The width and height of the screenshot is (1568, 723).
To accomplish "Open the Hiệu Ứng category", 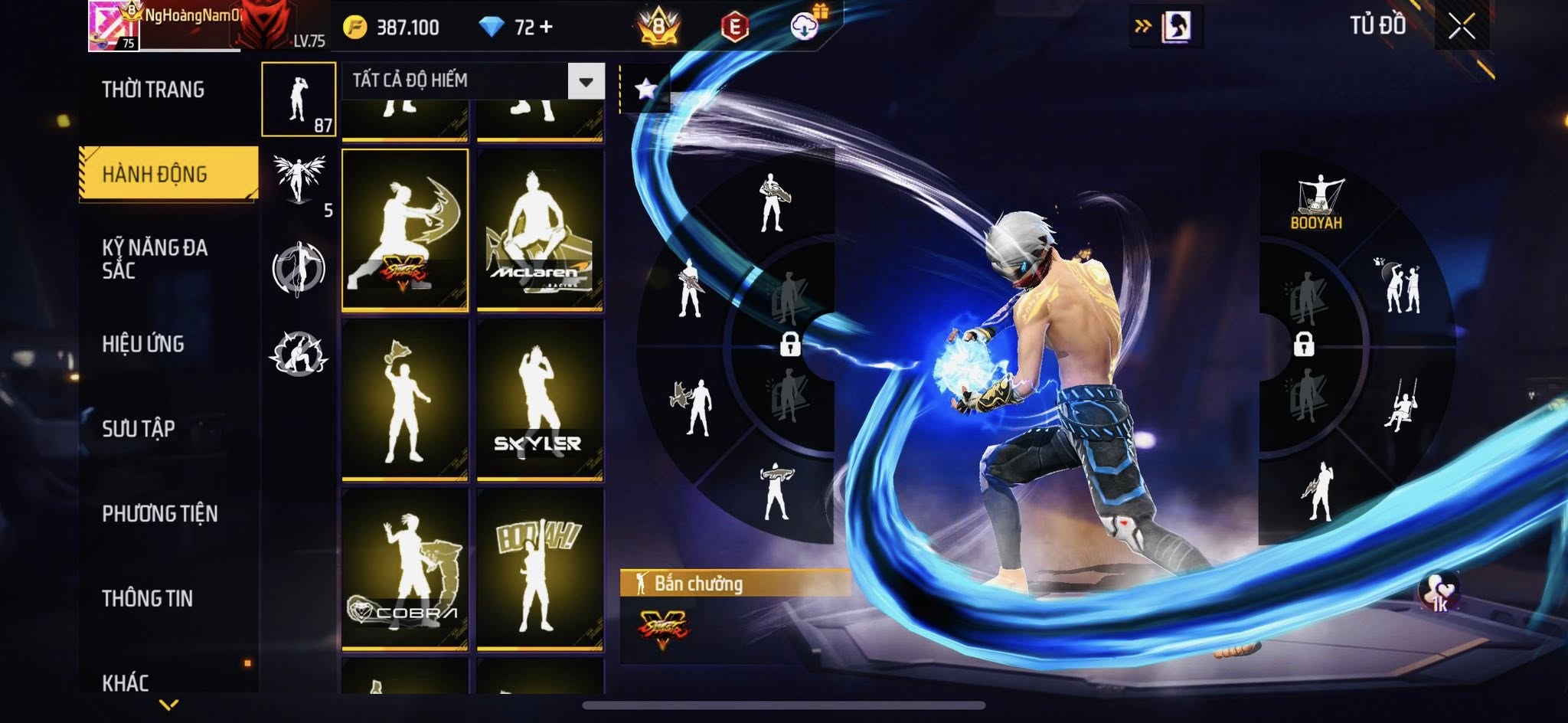I will coord(143,344).
